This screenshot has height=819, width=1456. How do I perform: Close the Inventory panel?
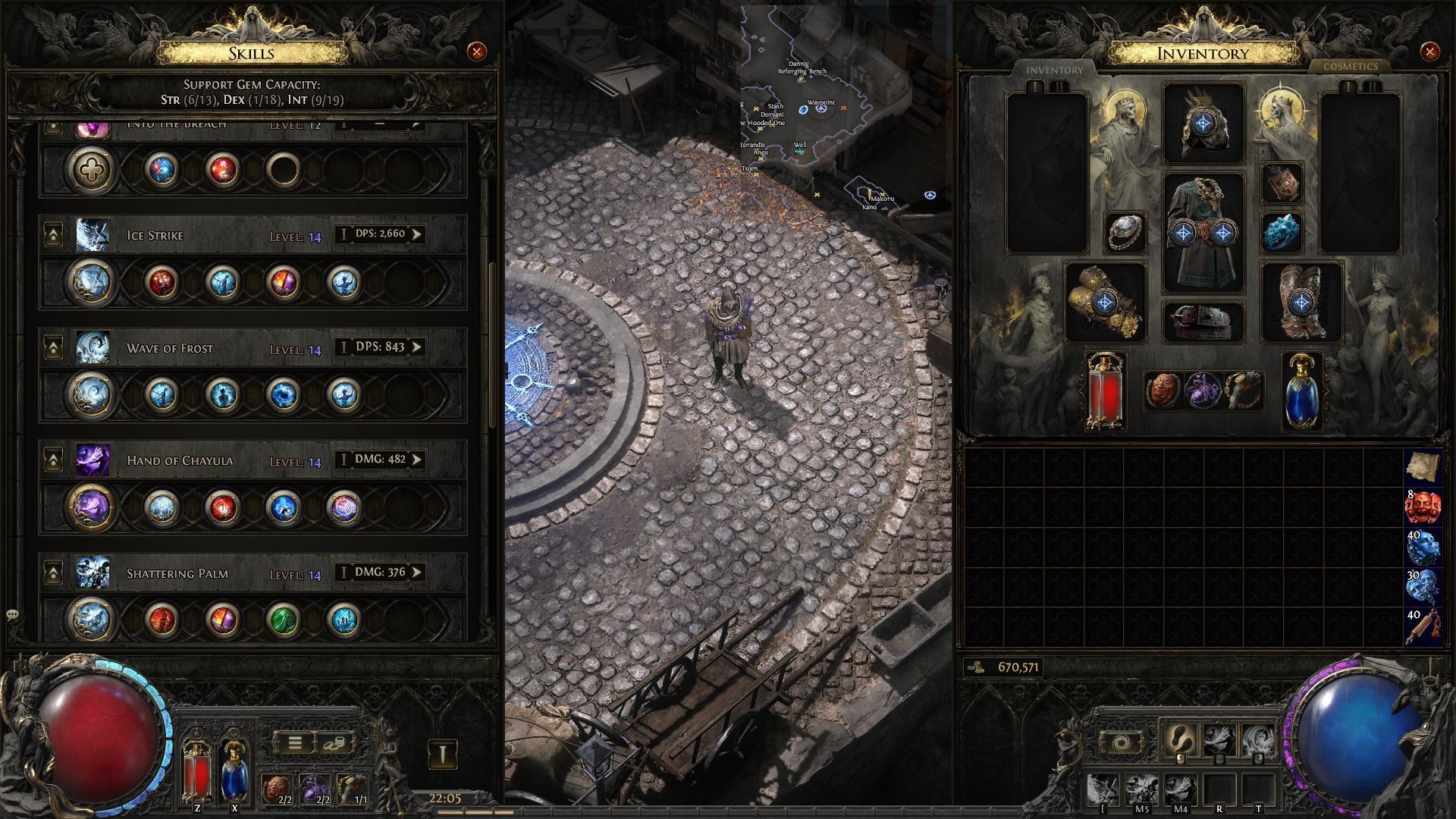click(1429, 52)
